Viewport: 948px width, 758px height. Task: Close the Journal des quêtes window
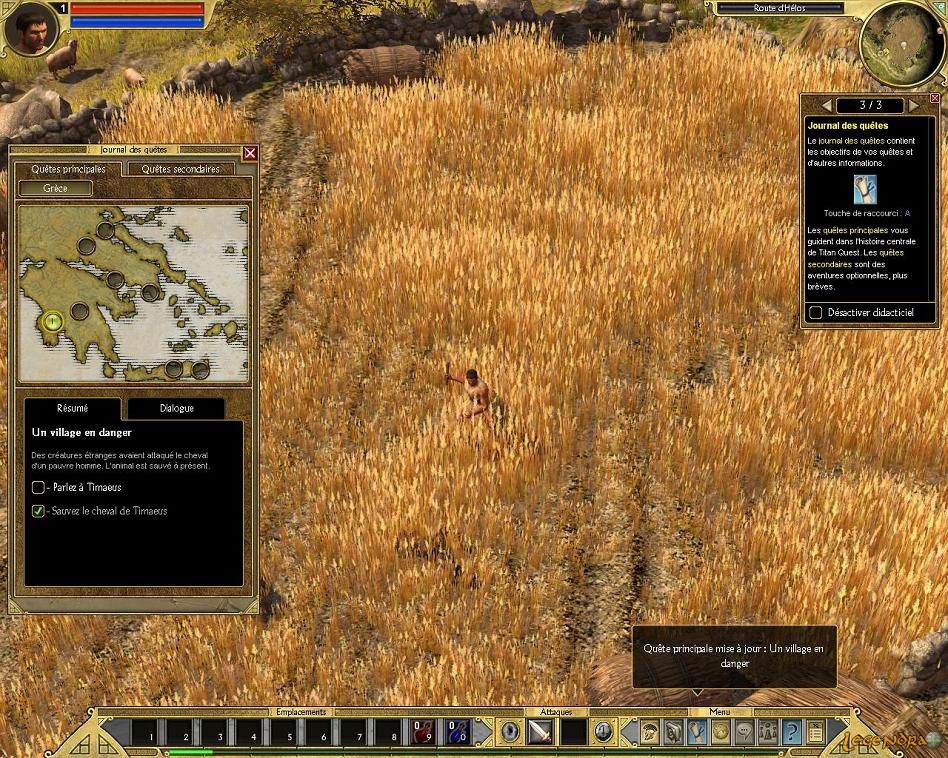[250, 153]
